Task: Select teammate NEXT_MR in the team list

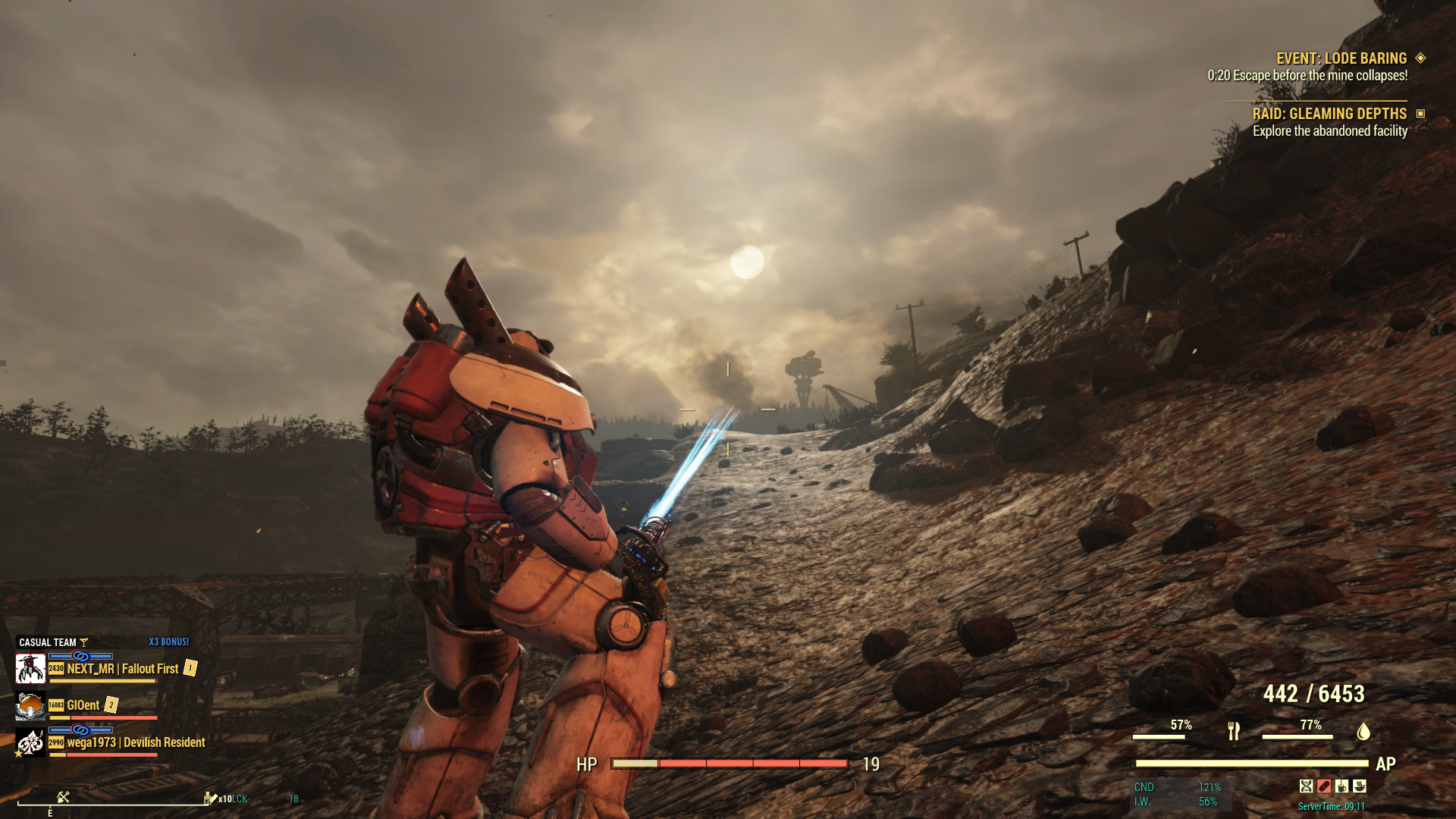Action: (x=122, y=669)
